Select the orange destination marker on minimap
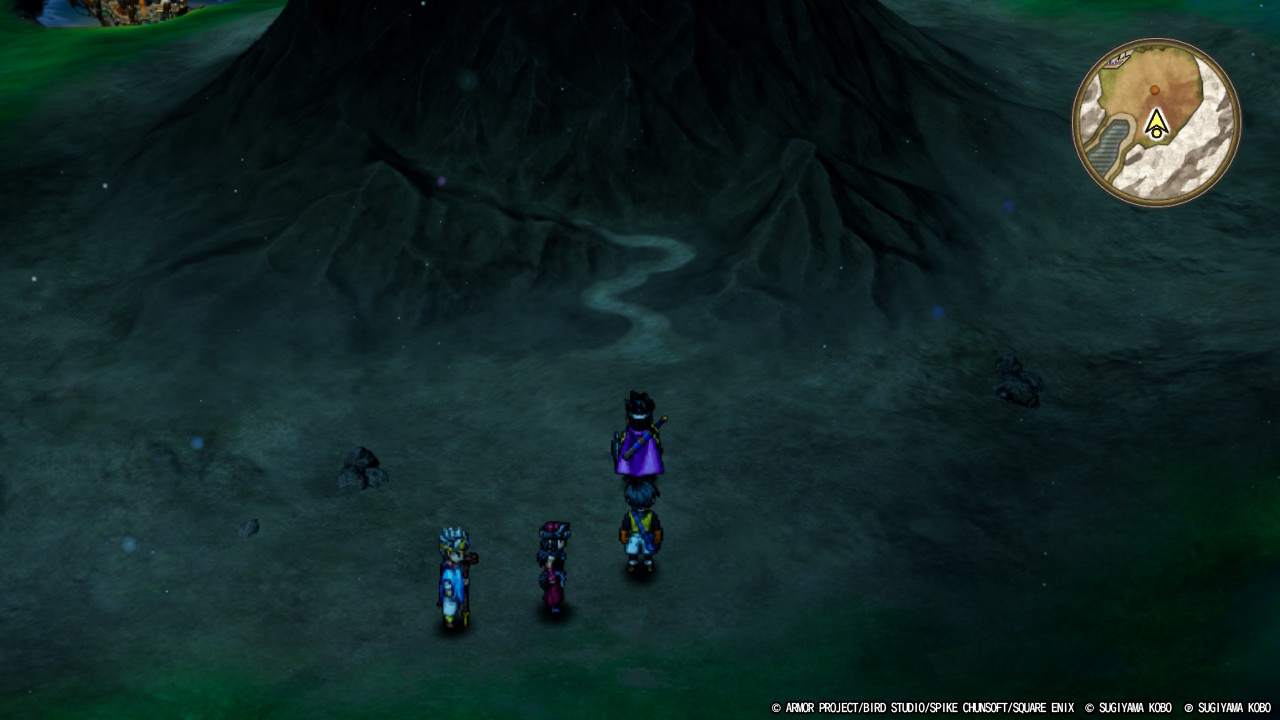This screenshot has width=1280, height=720. (x=1155, y=90)
